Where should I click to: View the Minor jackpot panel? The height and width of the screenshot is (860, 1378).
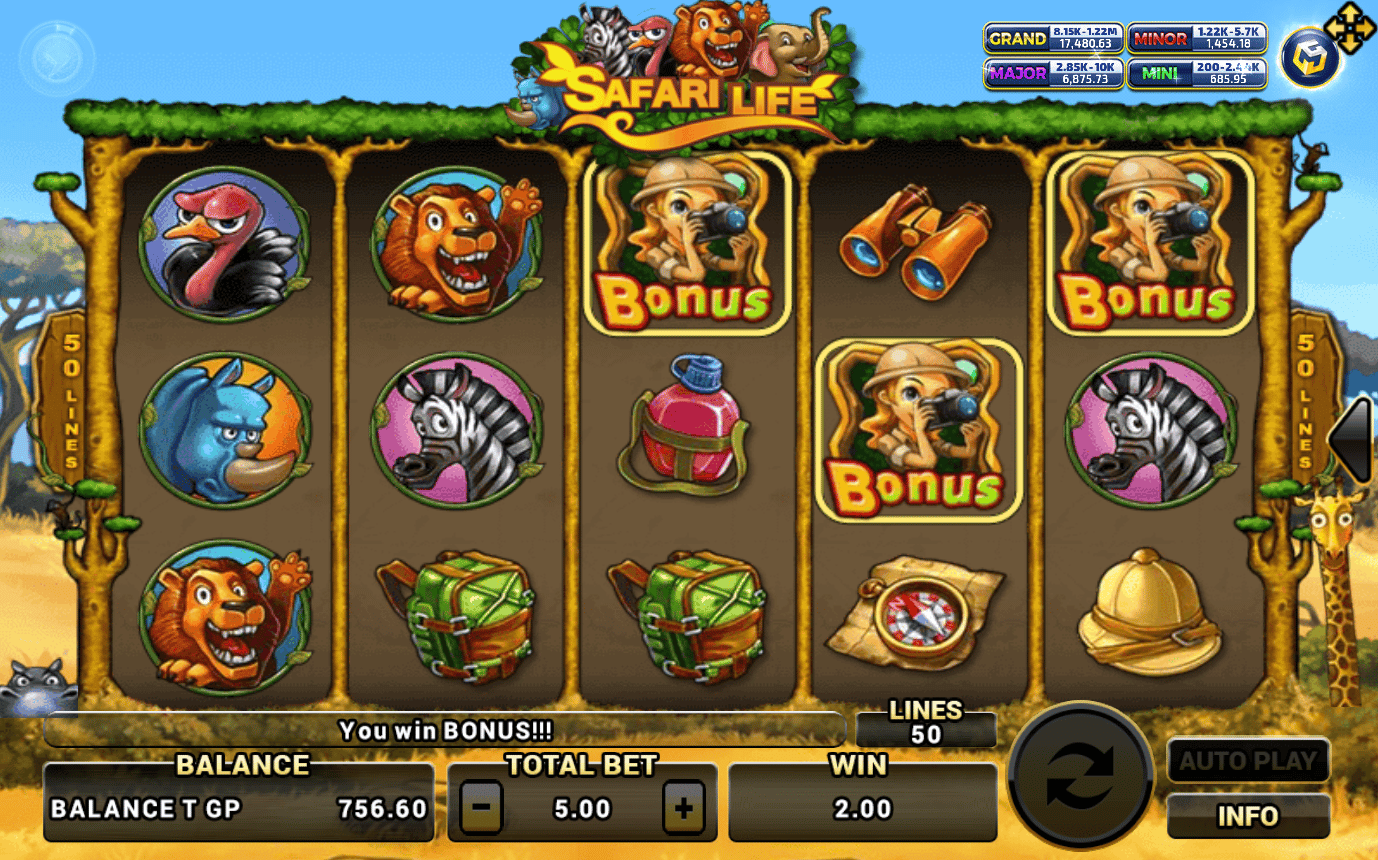pos(1197,39)
